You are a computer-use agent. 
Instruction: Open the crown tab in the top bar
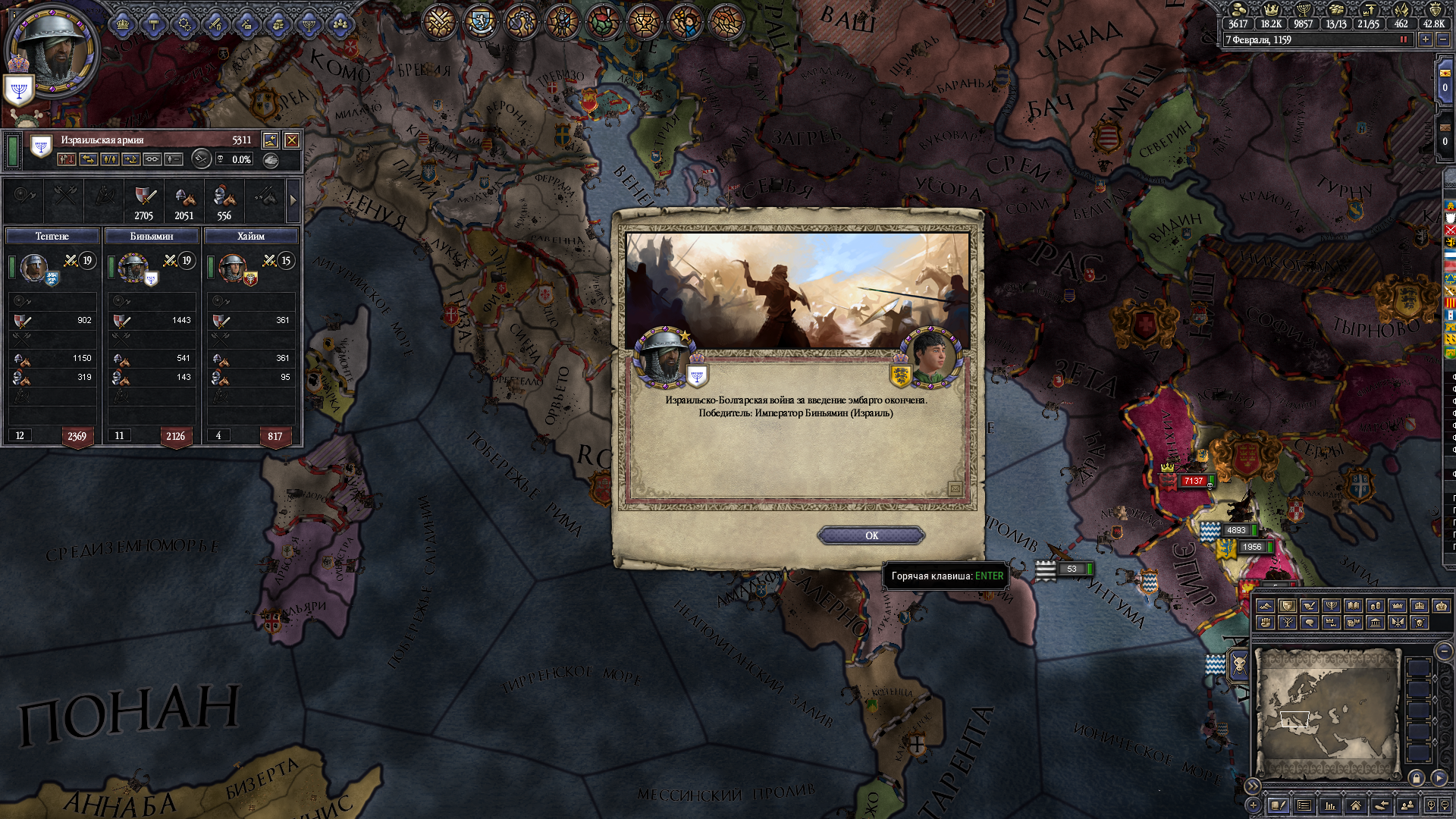tap(123, 25)
